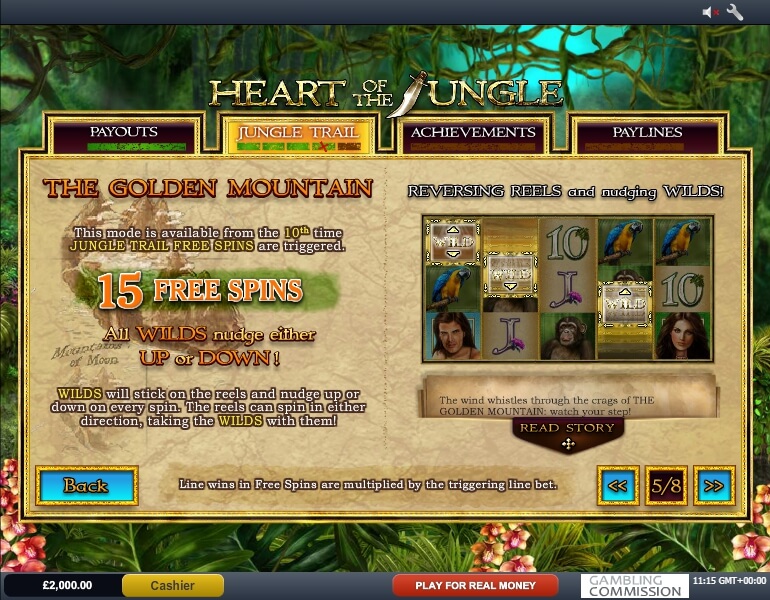The image size is (770, 600).
Task: Go to the previous info page
Action: click(x=618, y=486)
